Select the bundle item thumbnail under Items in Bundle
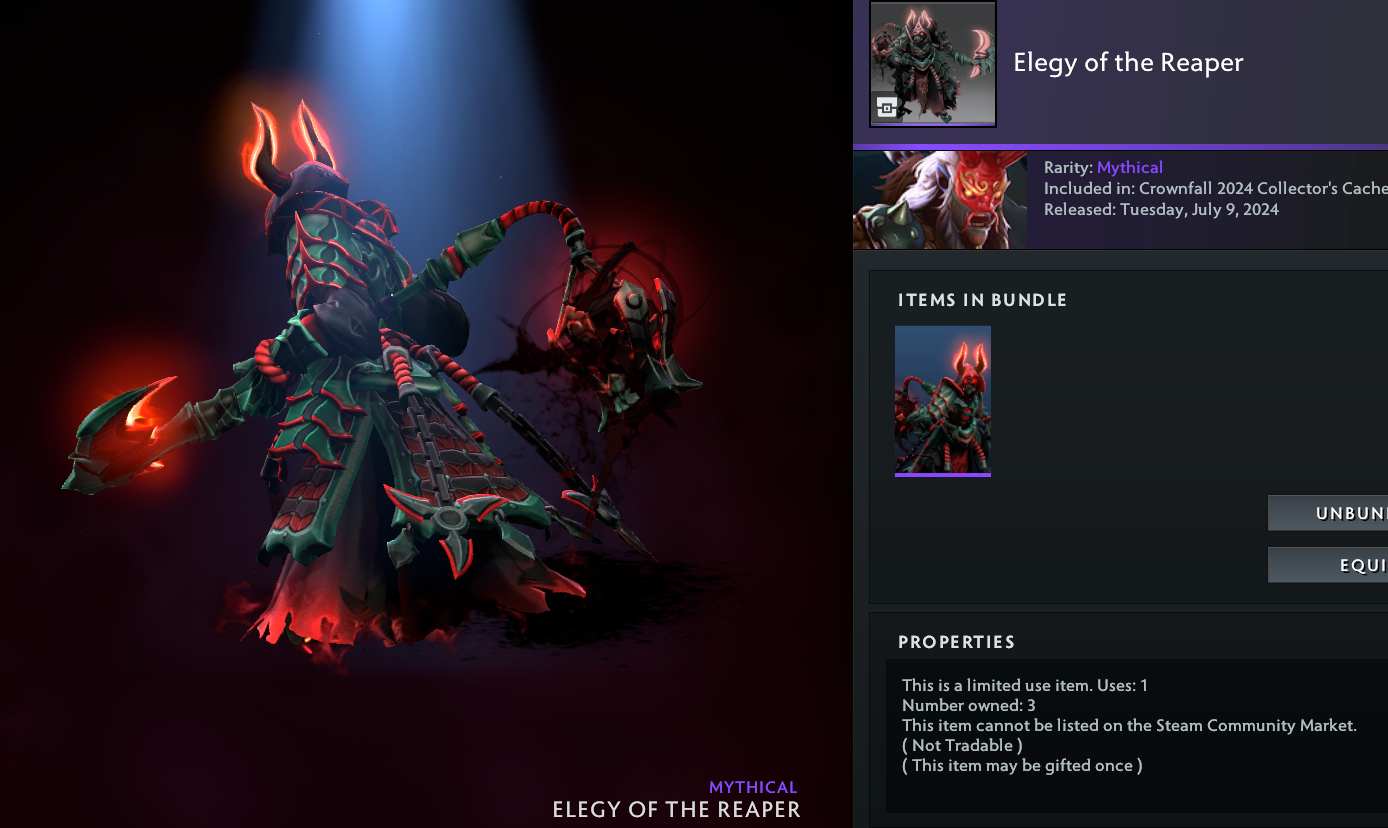The width and height of the screenshot is (1388, 828). tap(943, 400)
